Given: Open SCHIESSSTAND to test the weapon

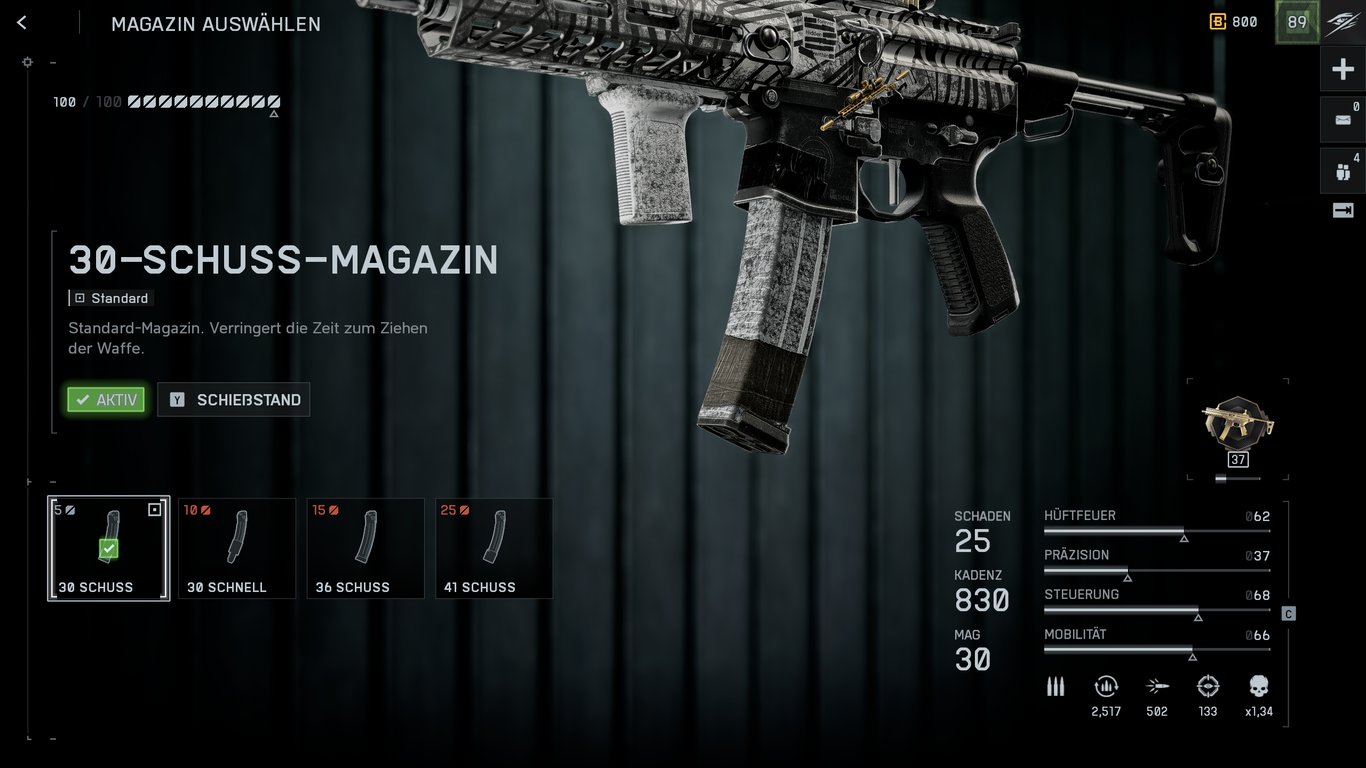Looking at the screenshot, I should pyautogui.click(x=233, y=399).
